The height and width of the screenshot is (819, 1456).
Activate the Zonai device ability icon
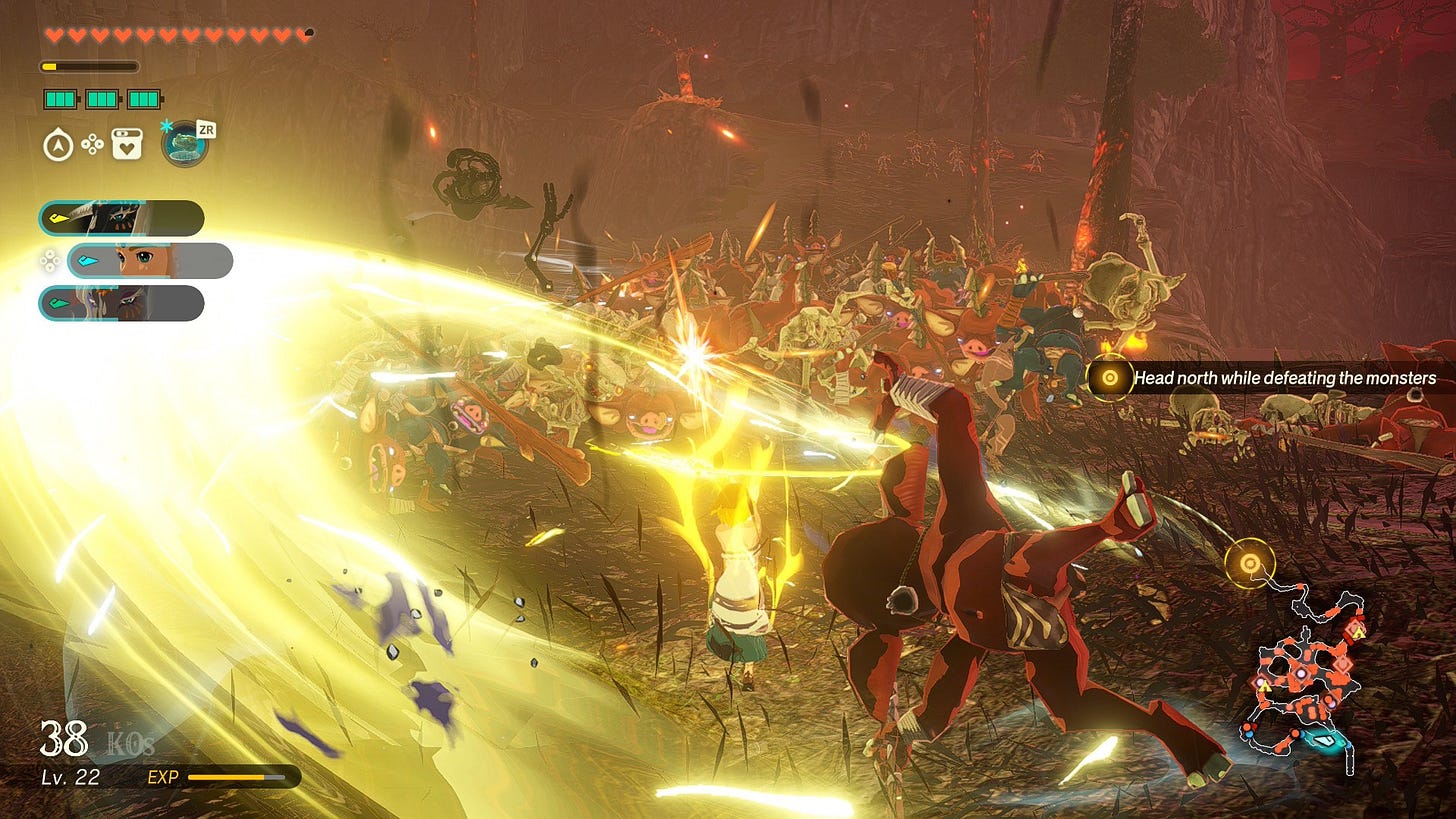pyautogui.click(x=184, y=143)
